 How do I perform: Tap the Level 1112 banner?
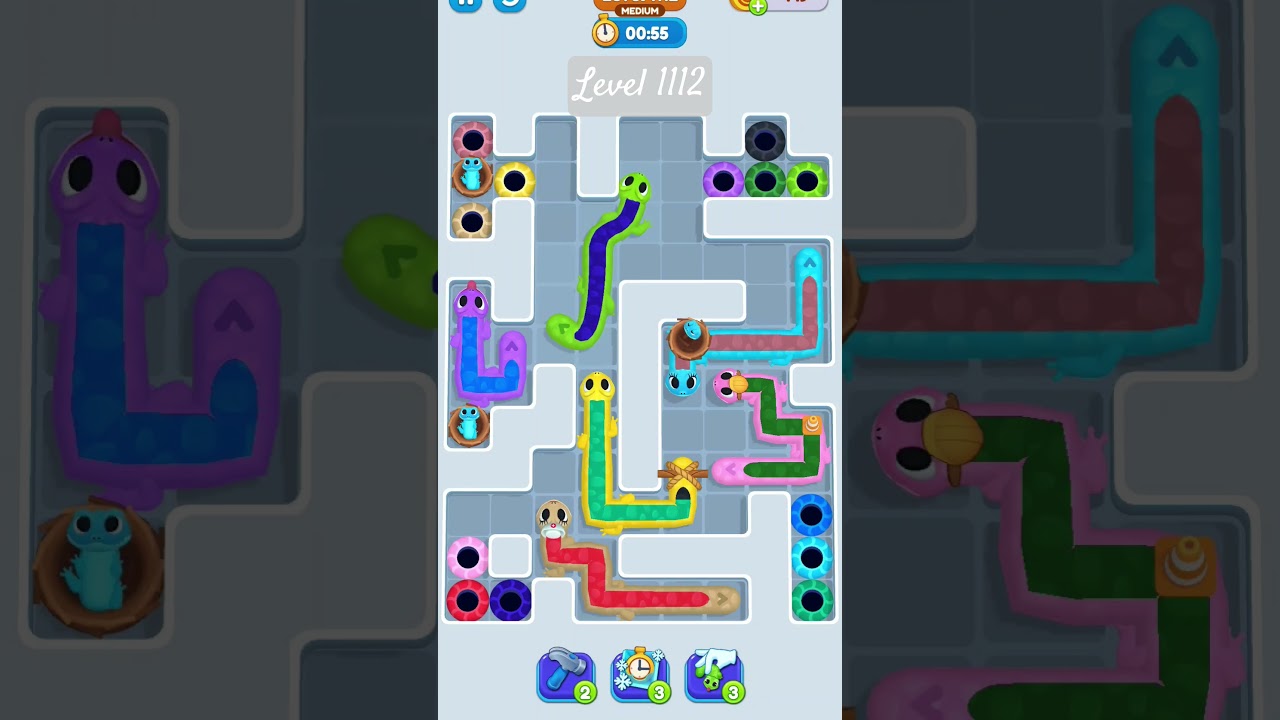(x=639, y=85)
